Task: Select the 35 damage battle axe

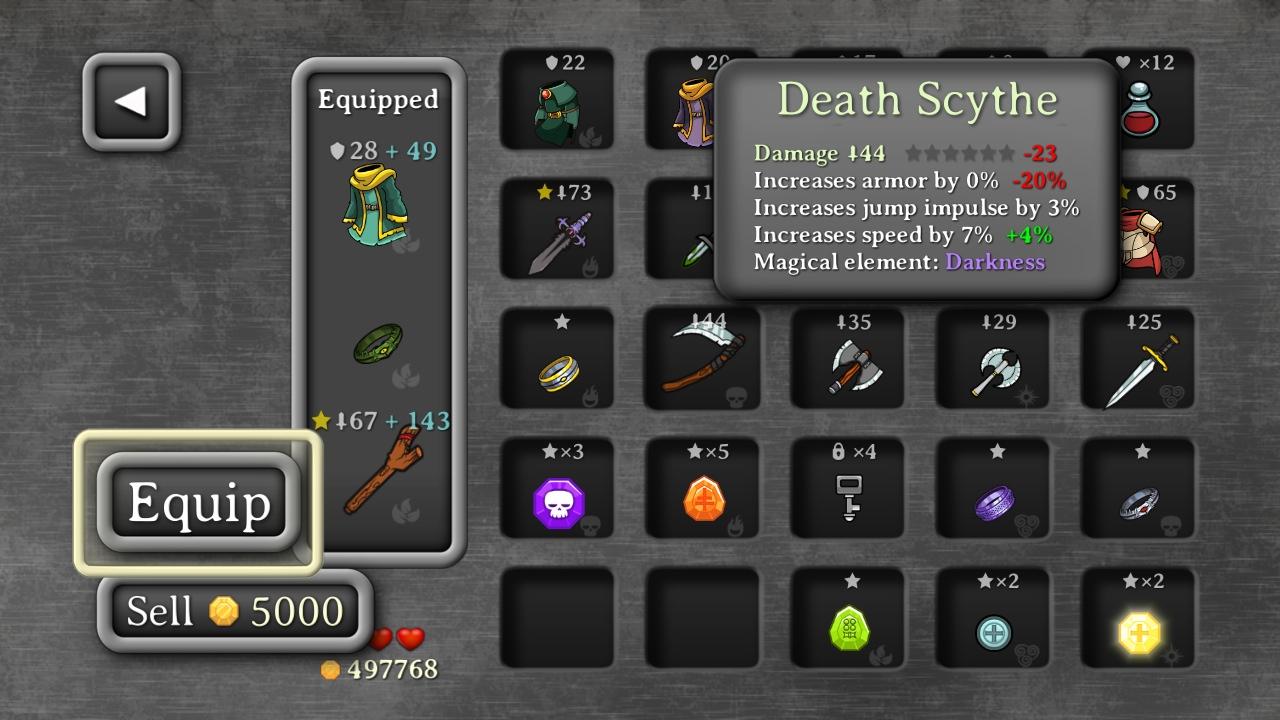Action: click(847, 360)
